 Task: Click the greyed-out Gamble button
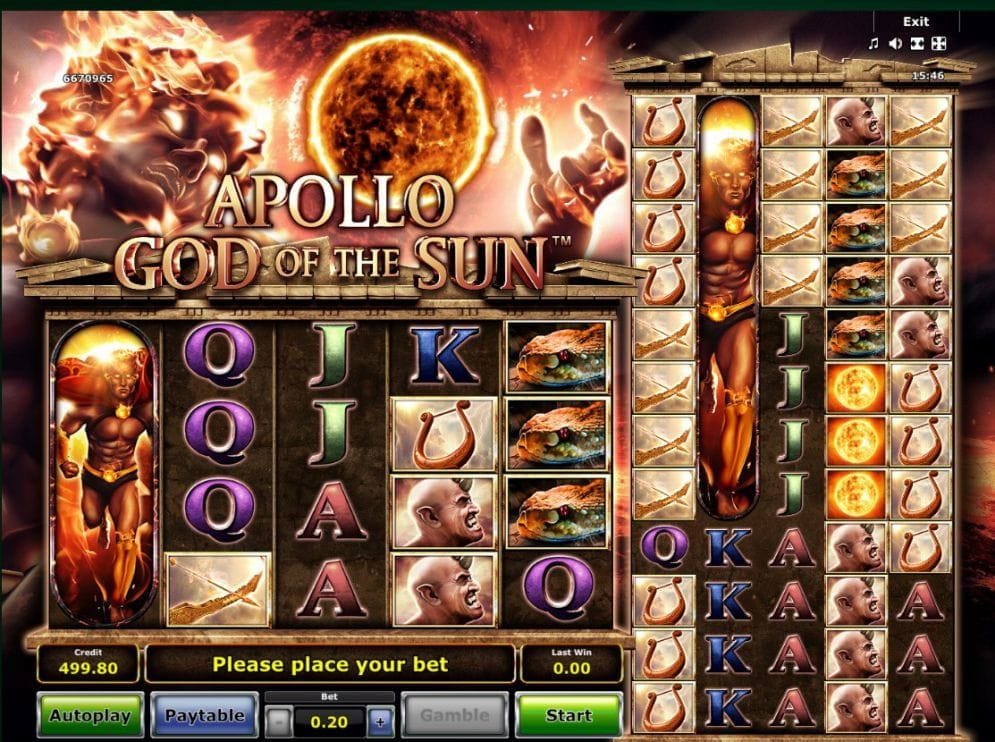tap(455, 715)
